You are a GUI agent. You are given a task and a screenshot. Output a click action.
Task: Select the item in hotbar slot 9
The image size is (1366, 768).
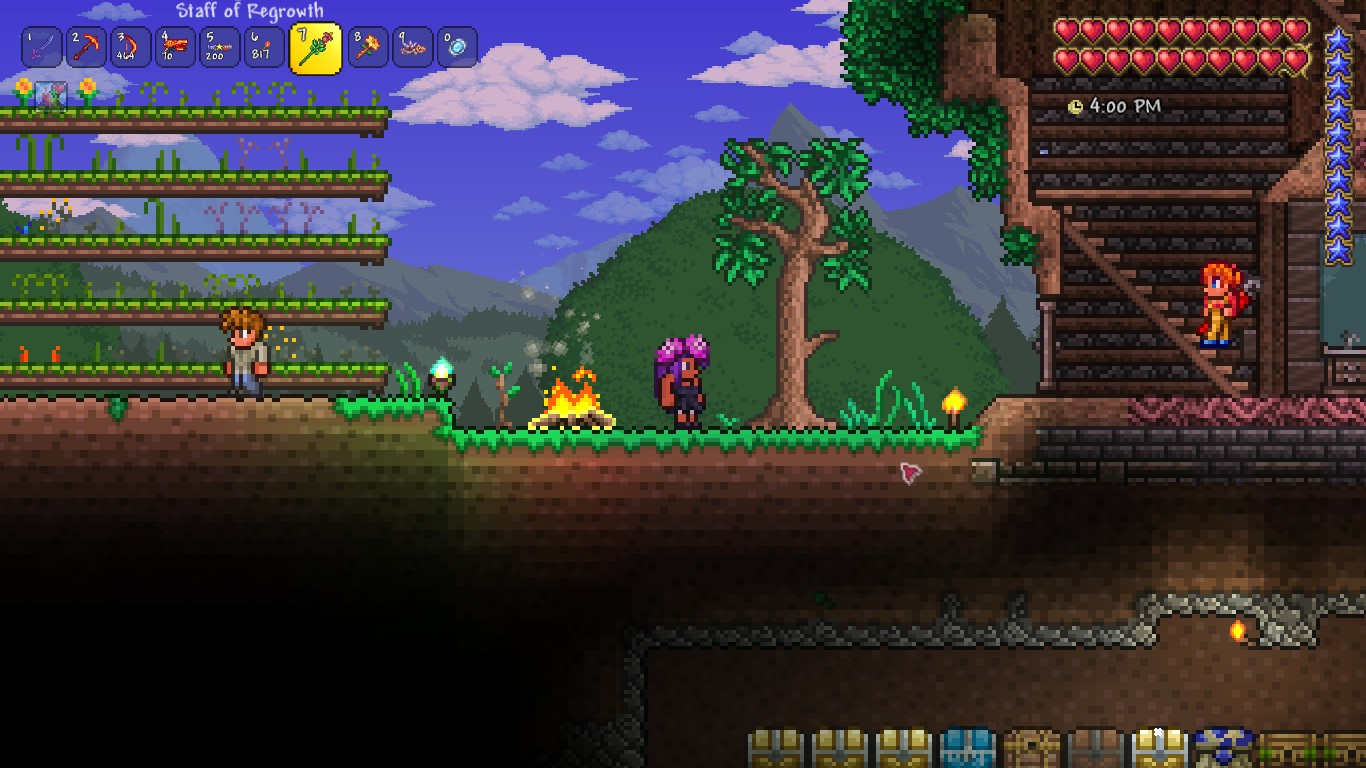click(412, 47)
